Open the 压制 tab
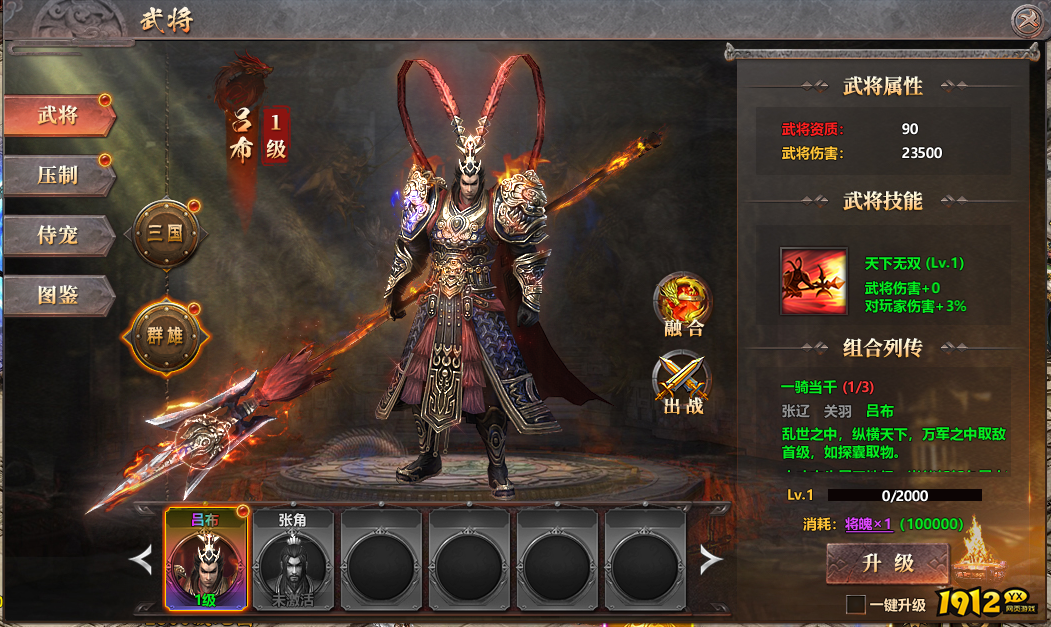1051x627 pixels. coord(59,175)
